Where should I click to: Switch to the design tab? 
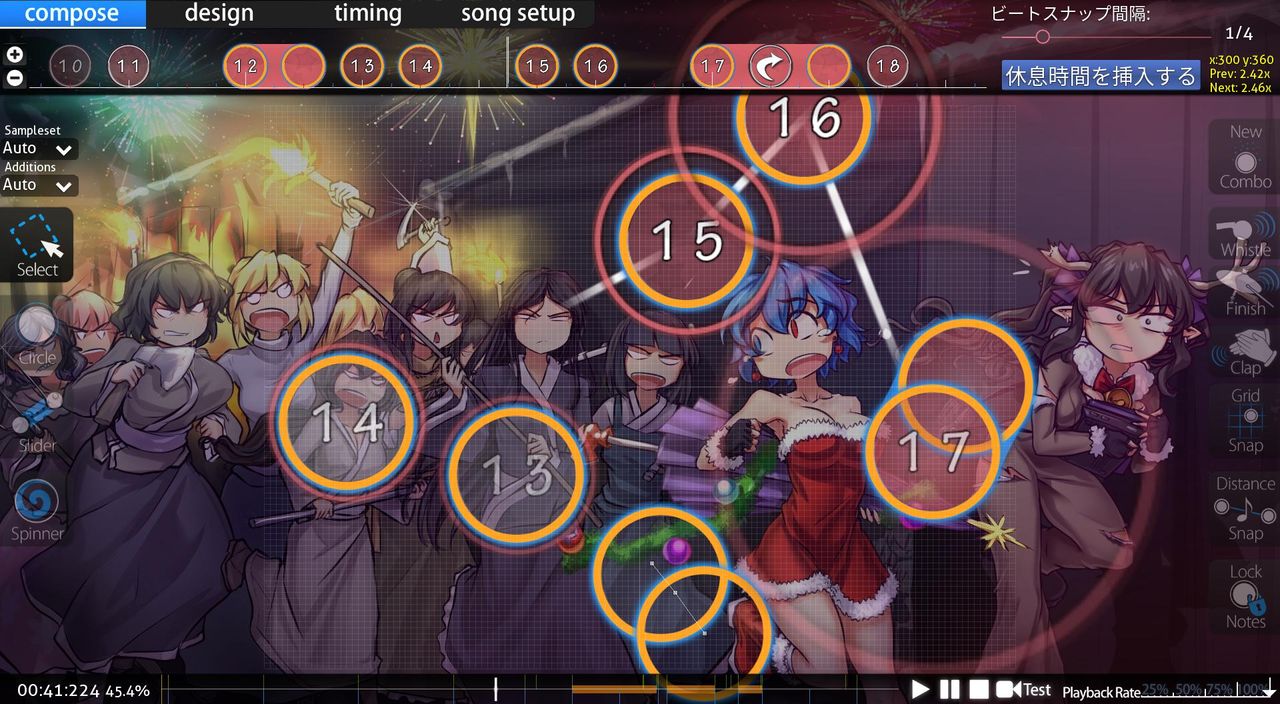219,14
